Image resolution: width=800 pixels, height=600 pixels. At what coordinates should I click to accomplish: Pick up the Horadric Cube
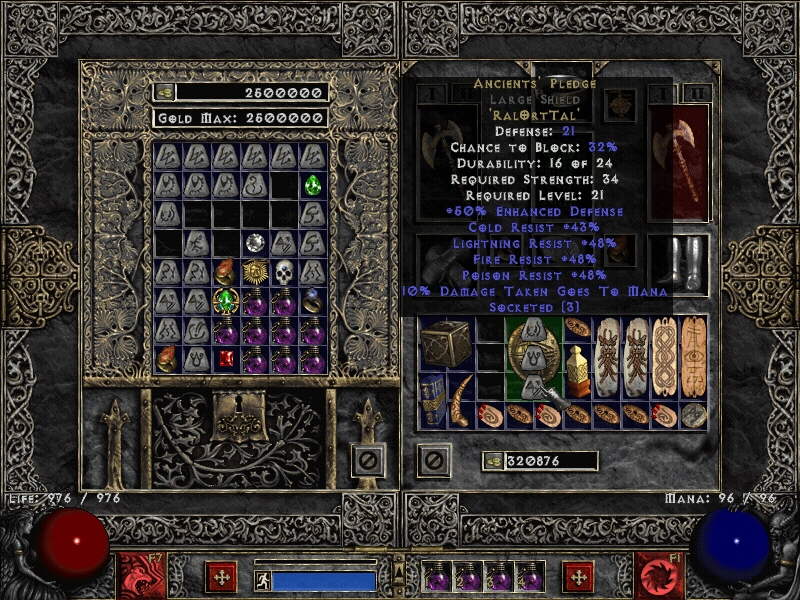click(440, 343)
